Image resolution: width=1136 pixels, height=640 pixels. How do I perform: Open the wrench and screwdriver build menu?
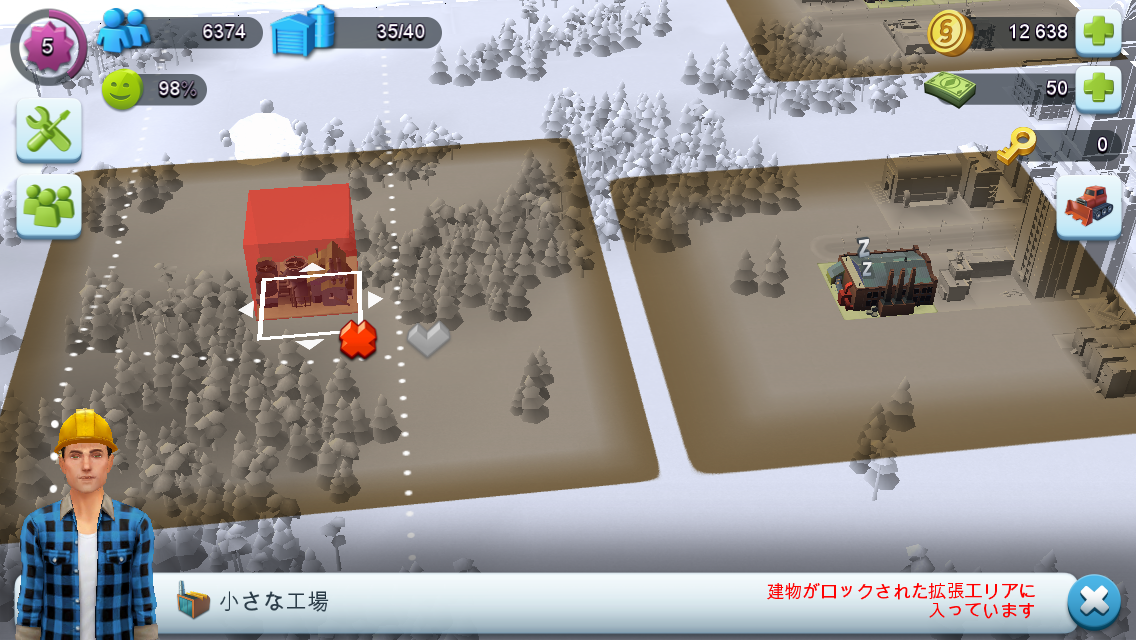tap(48, 130)
